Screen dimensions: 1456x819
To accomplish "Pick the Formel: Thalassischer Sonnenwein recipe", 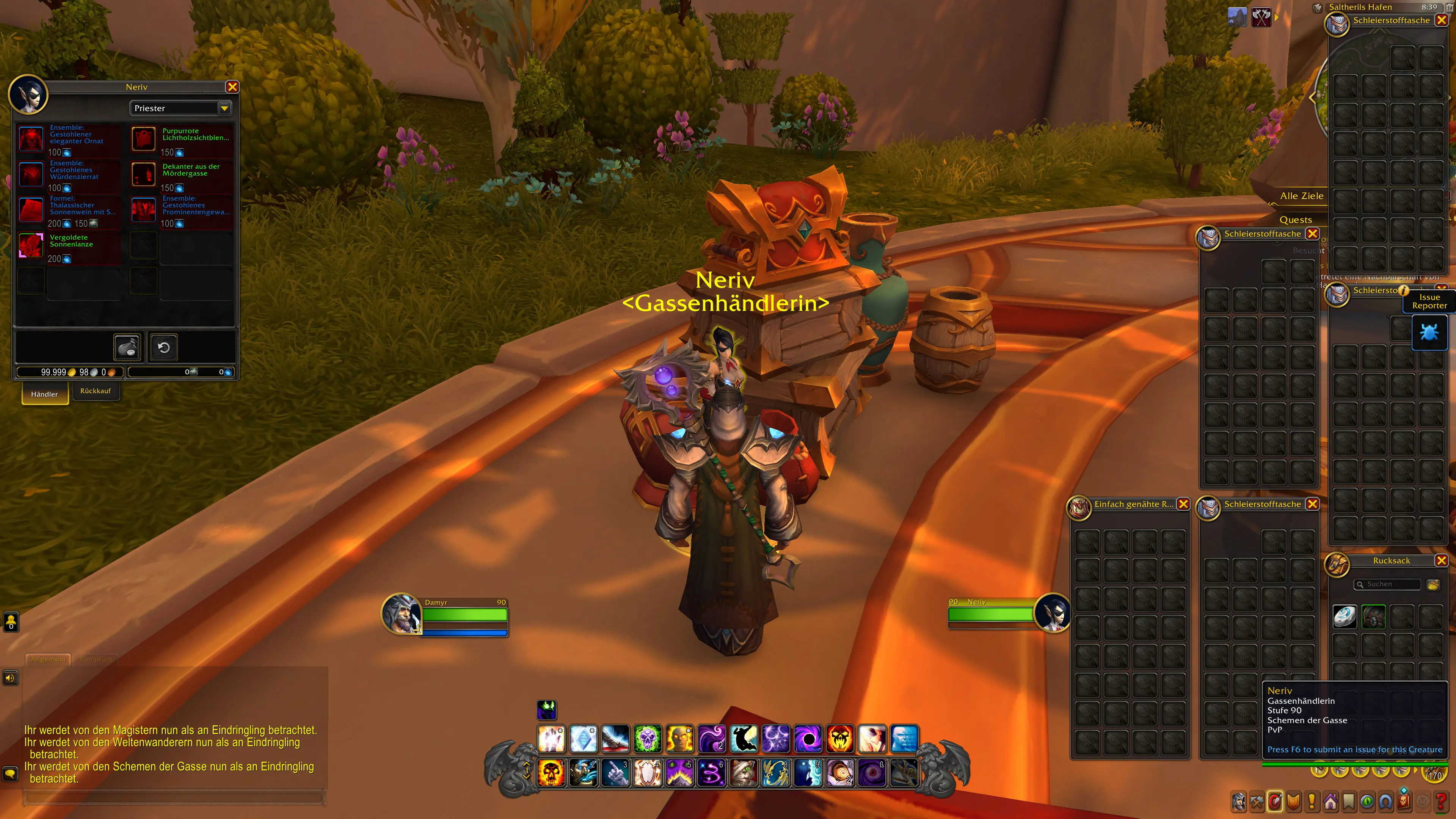I will pyautogui.click(x=31, y=210).
